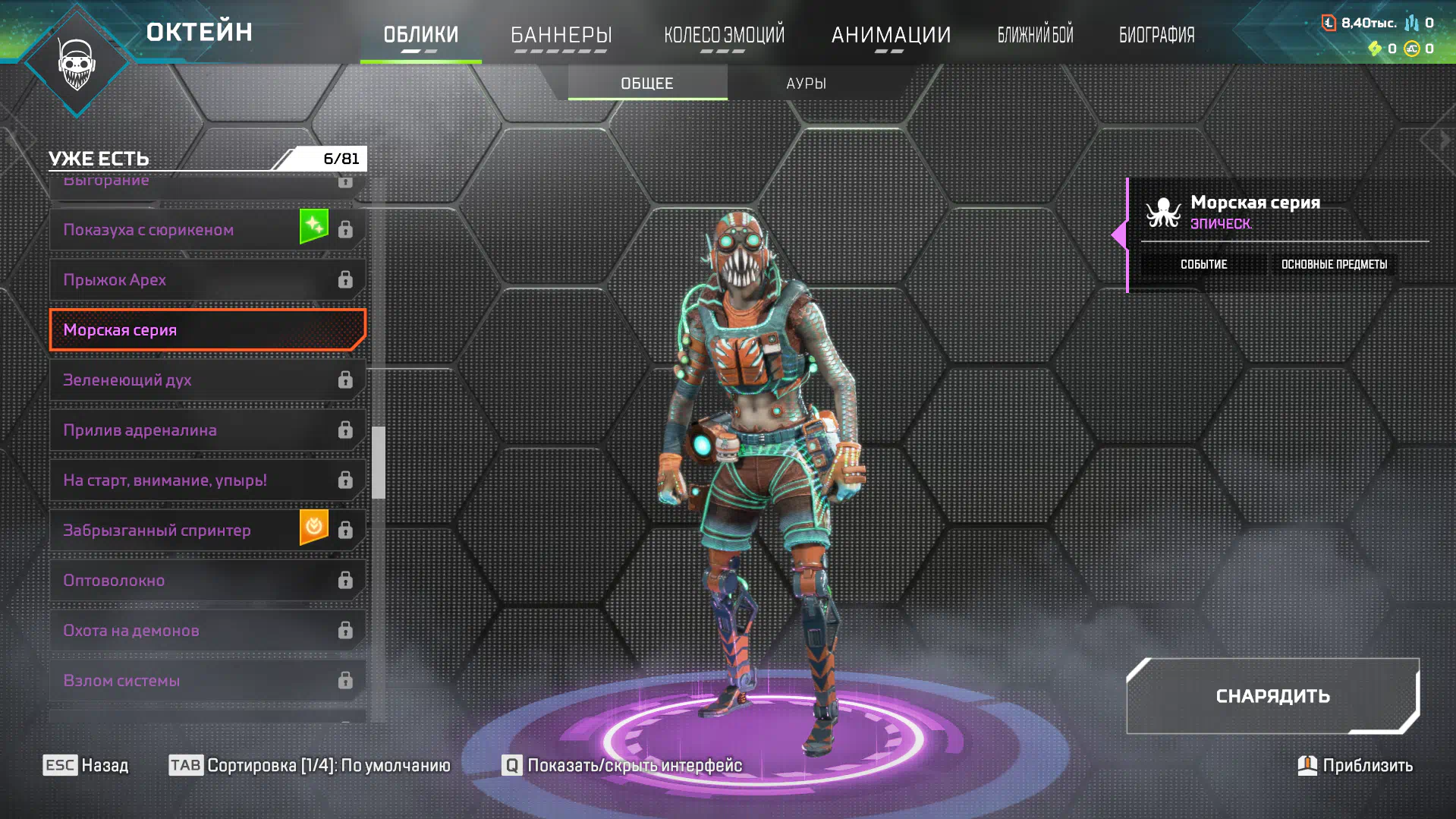This screenshot has height=819, width=1456.
Task: Open the Колесо эмоций tab
Action: point(724,35)
